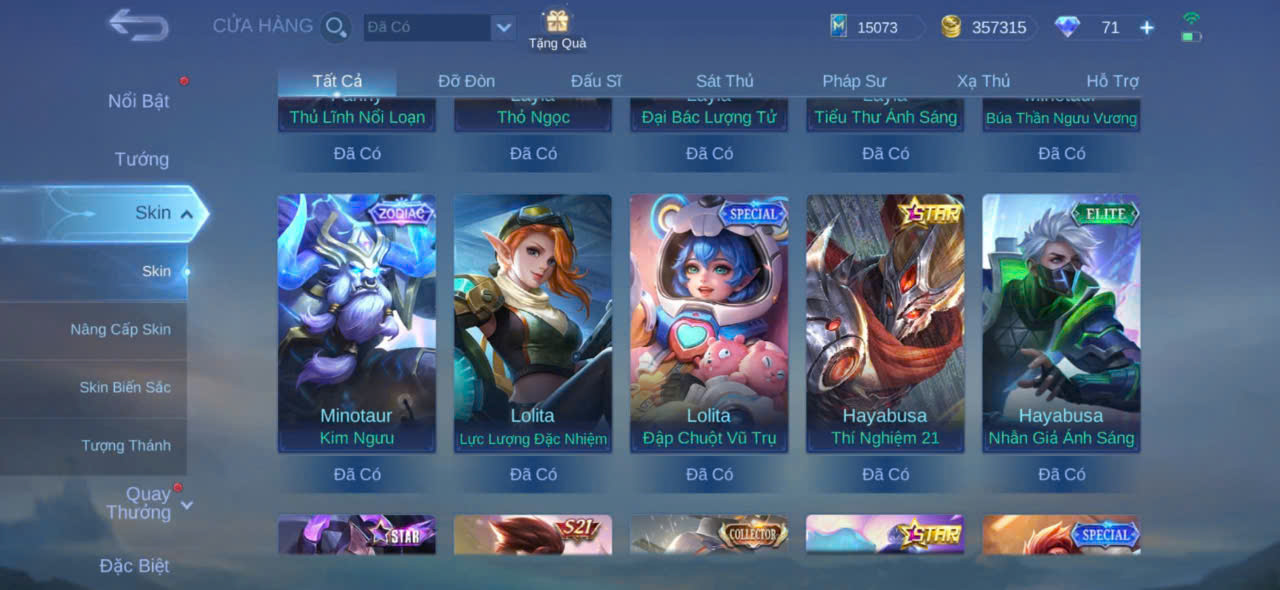The image size is (1280, 590).
Task: Open the Tướng shop section
Action: click(x=141, y=159)
